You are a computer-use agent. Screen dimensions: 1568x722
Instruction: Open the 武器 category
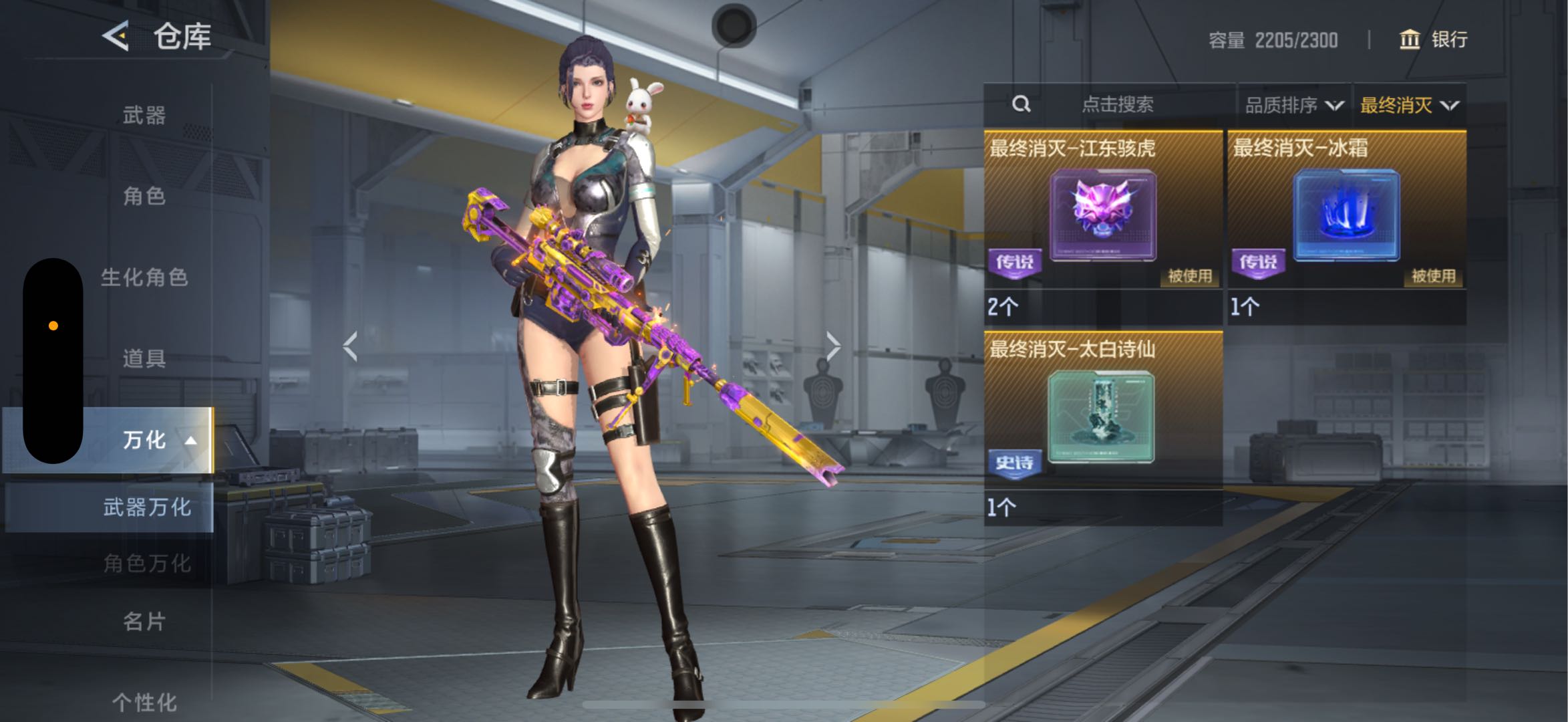coord(144,116)
